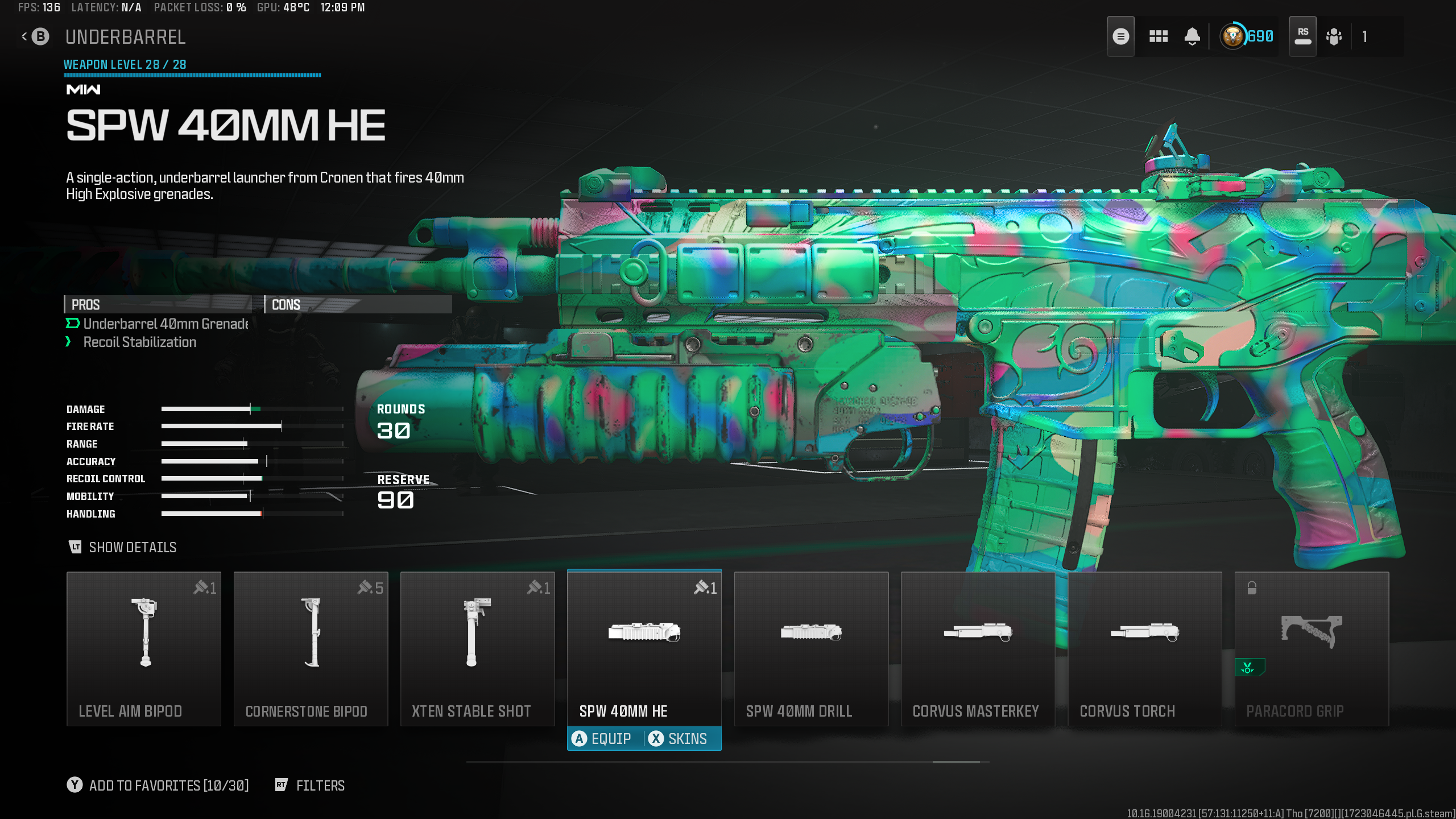This screenshot has height=819, width=1456.
Task: Select the locked Paracord Grip tile
Action: tap(1312, 648)
